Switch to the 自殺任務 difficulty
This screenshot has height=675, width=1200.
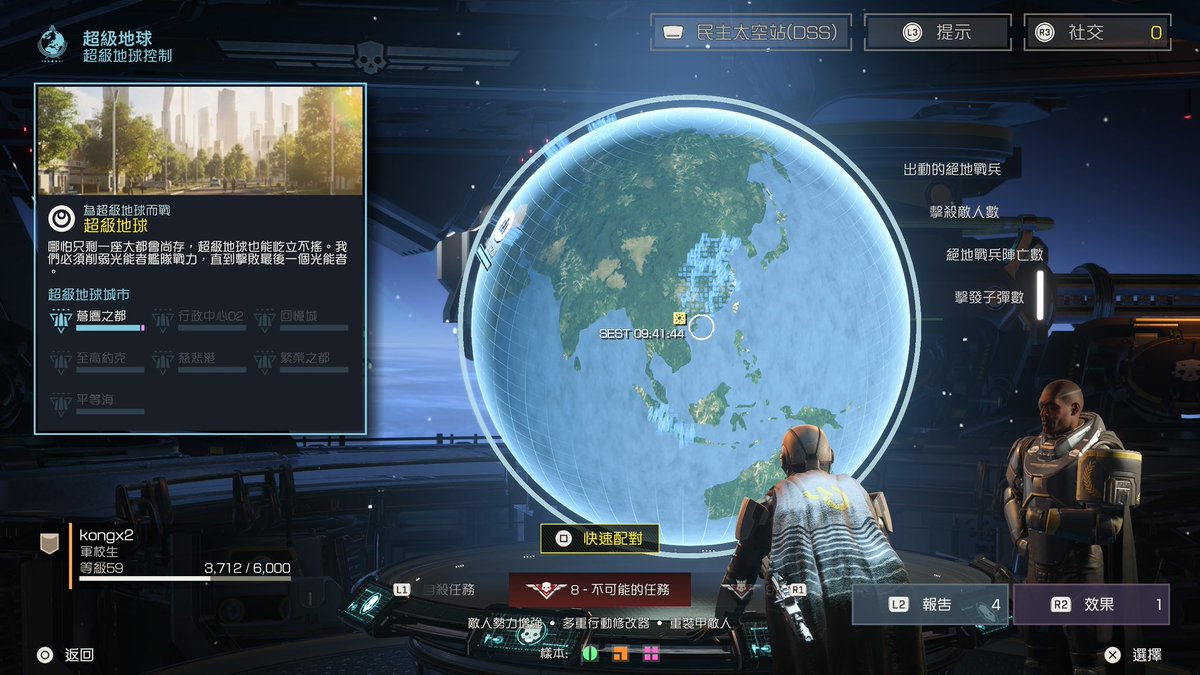(x=445, y=590)
